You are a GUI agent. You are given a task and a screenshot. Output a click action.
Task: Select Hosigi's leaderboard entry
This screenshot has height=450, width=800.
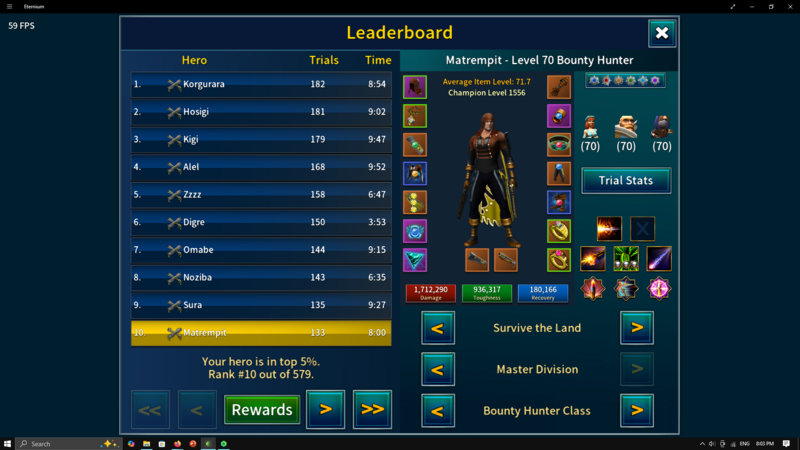pos(260,112)
